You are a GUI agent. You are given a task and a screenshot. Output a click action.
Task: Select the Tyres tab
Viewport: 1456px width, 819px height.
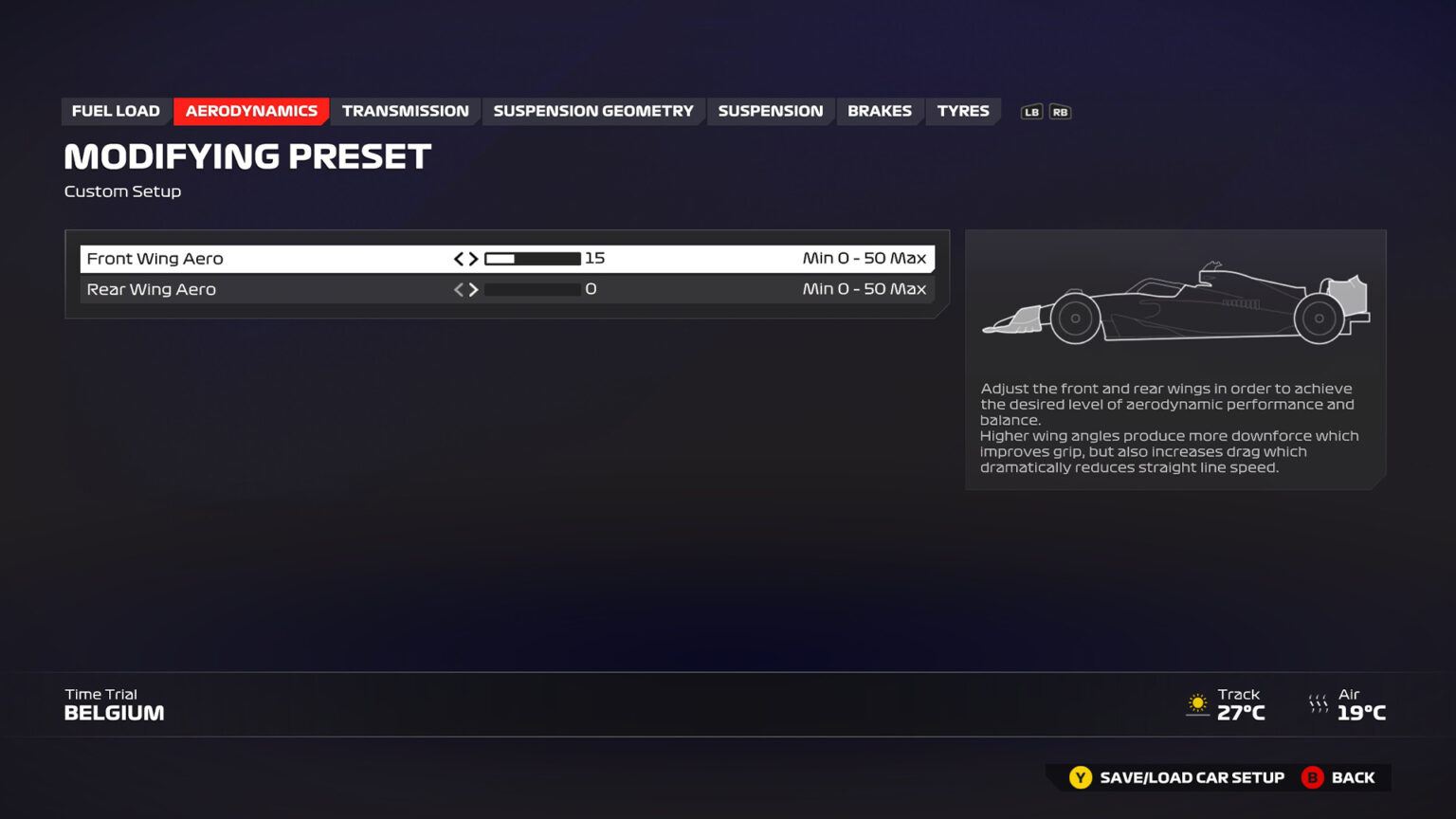963,111
